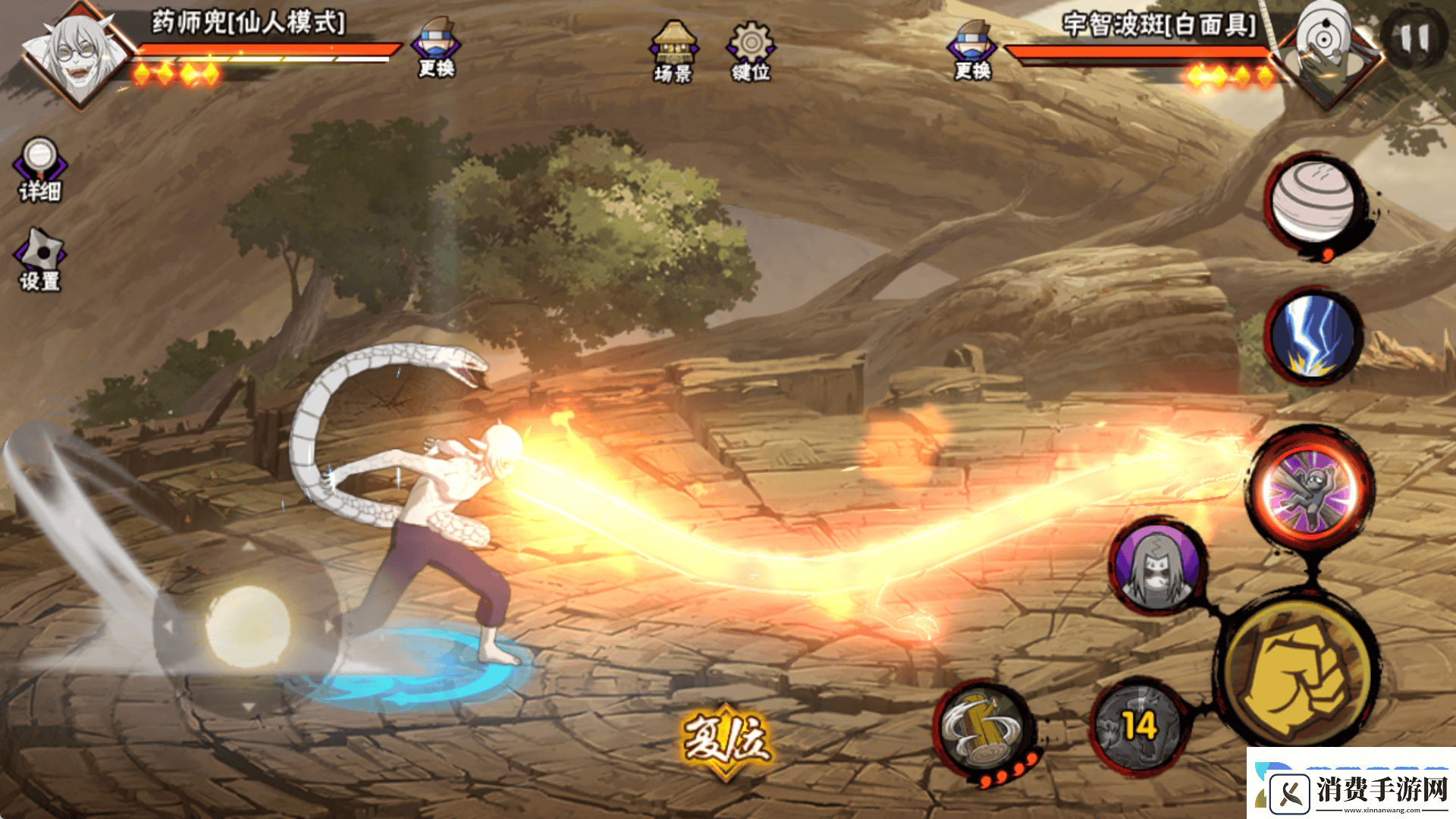1456x819 pixels.
Task: Open the 详细 details magnifier
Action: (x=39, y=169)
